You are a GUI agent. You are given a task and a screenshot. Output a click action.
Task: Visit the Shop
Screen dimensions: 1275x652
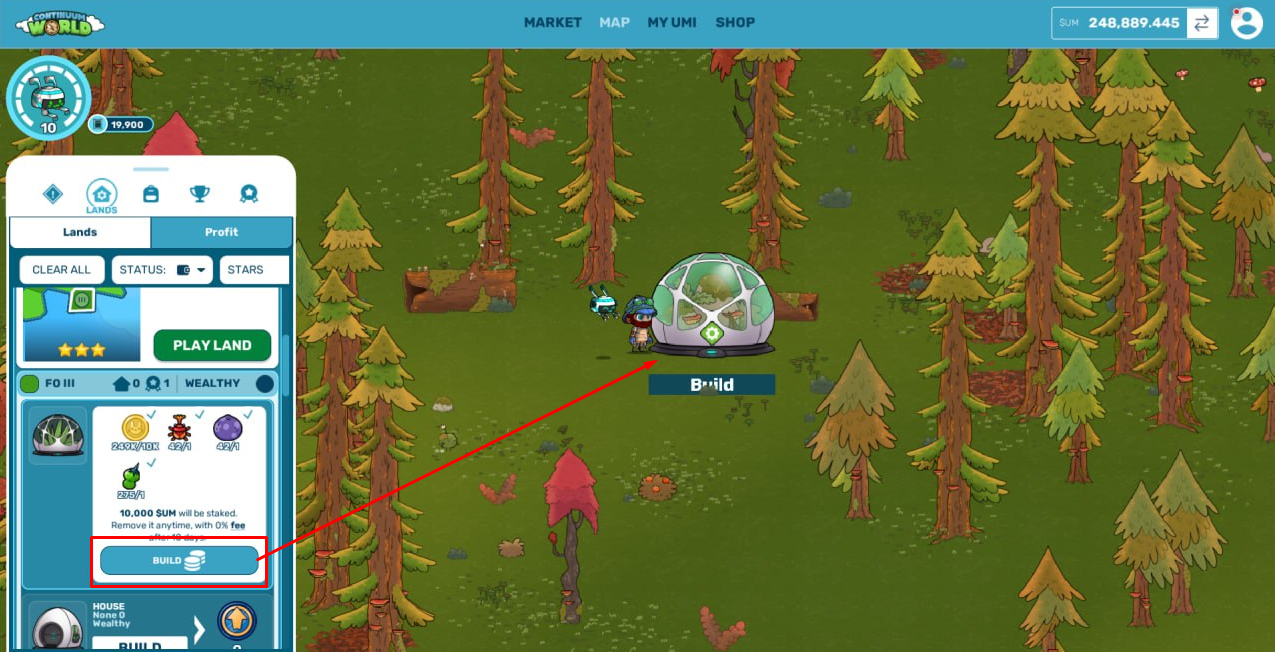point(735,22)
